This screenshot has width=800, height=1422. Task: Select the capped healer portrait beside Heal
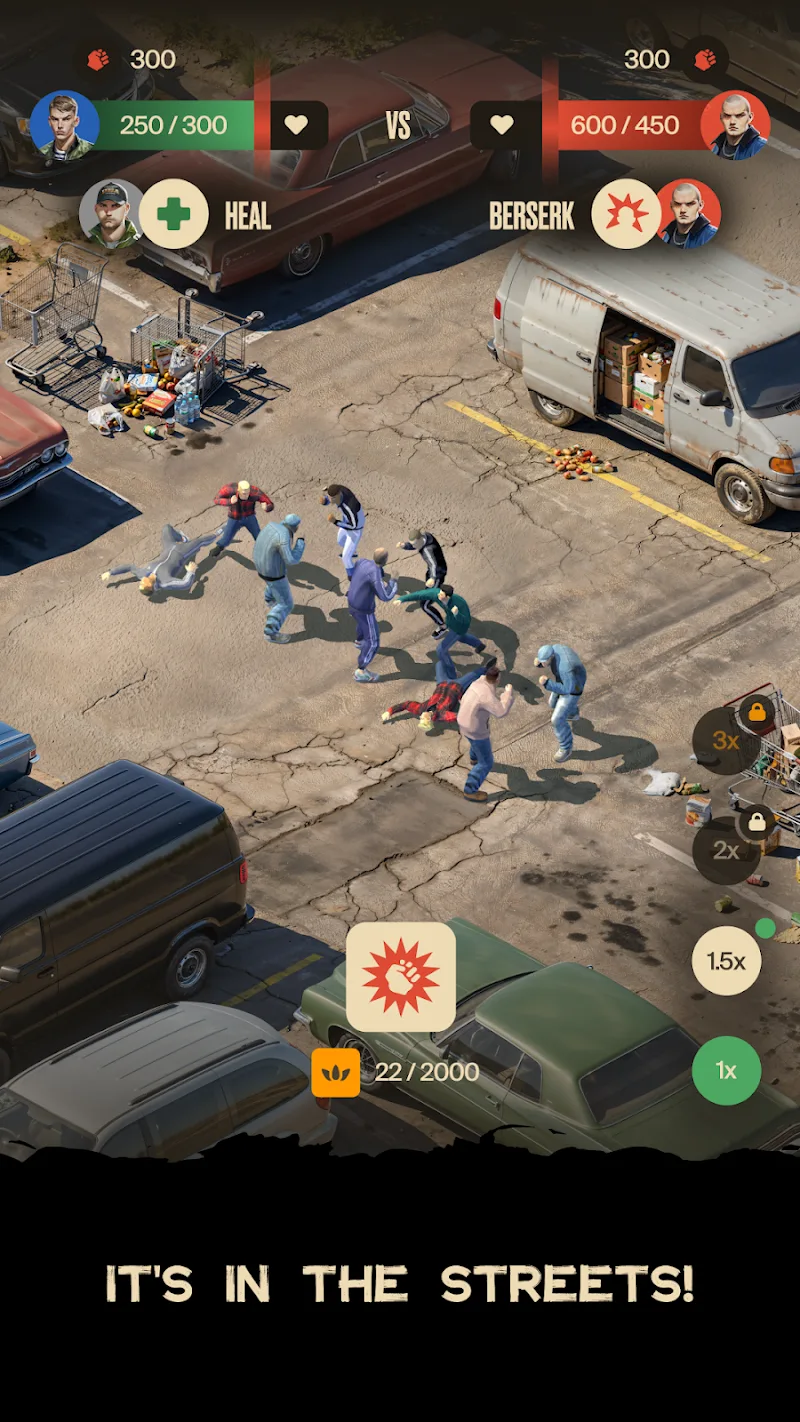tap(112, 214)
